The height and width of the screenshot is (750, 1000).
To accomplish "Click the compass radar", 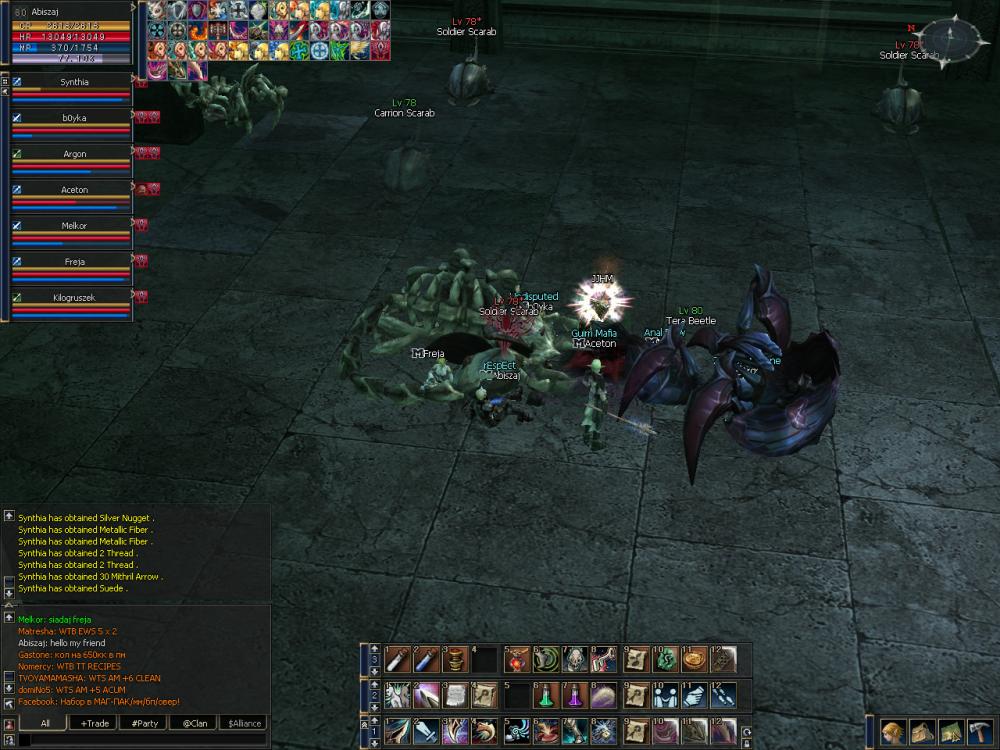I will 951,40.
